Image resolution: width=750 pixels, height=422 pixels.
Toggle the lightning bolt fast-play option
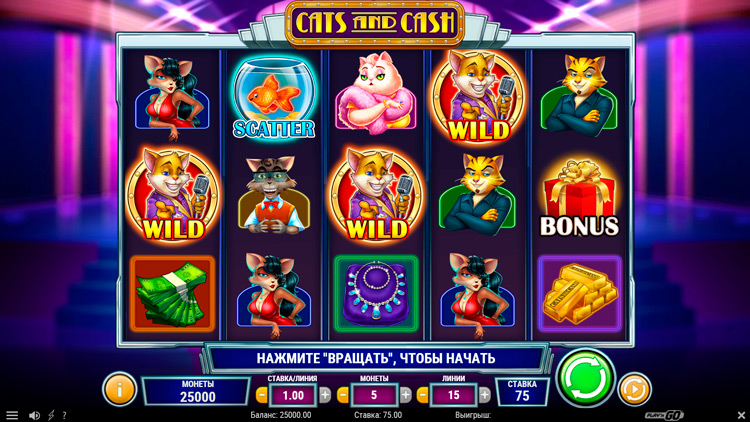coord(51,415)
